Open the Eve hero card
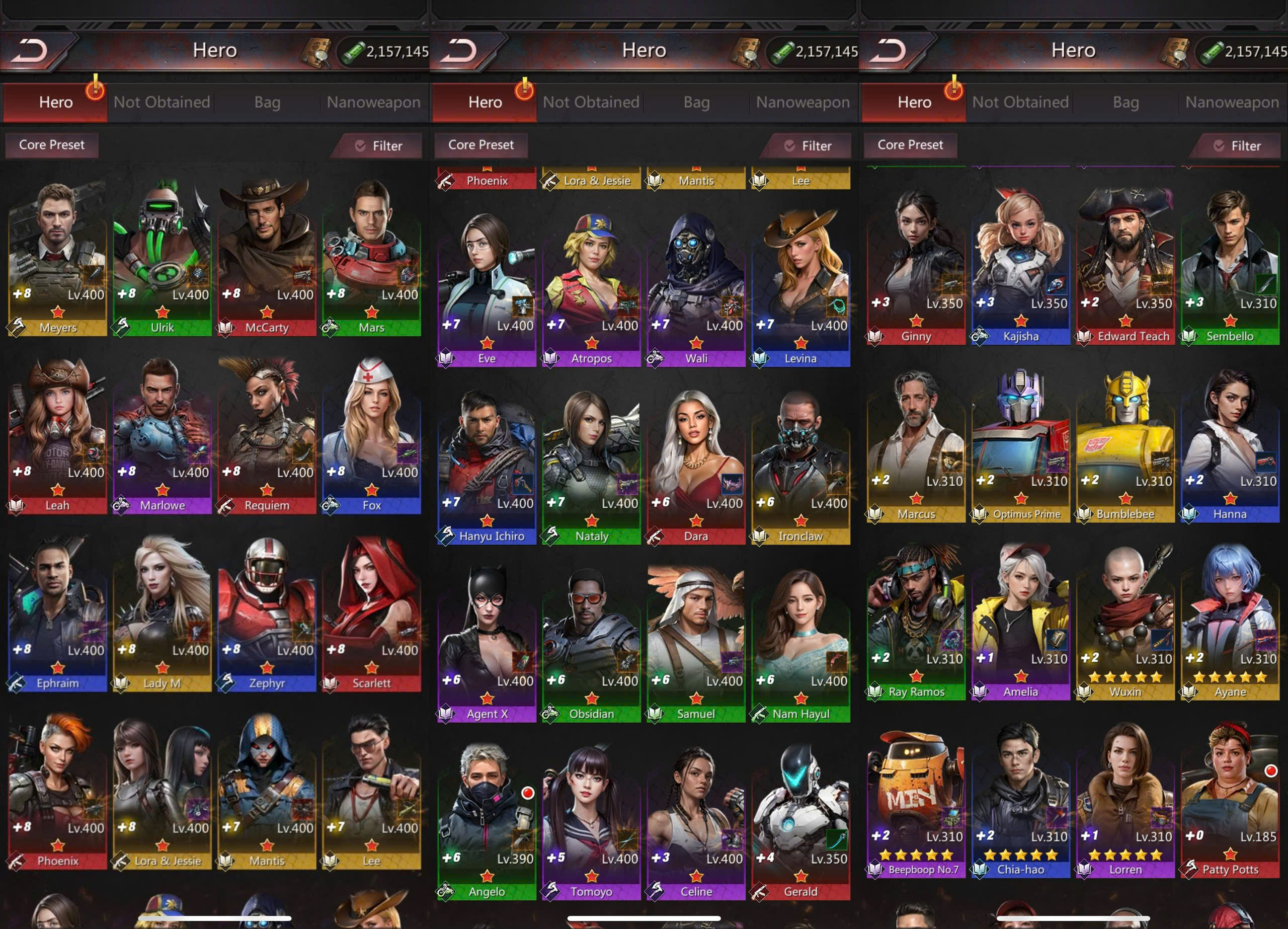Screen dimensions: 1288x929 [487, 287]
